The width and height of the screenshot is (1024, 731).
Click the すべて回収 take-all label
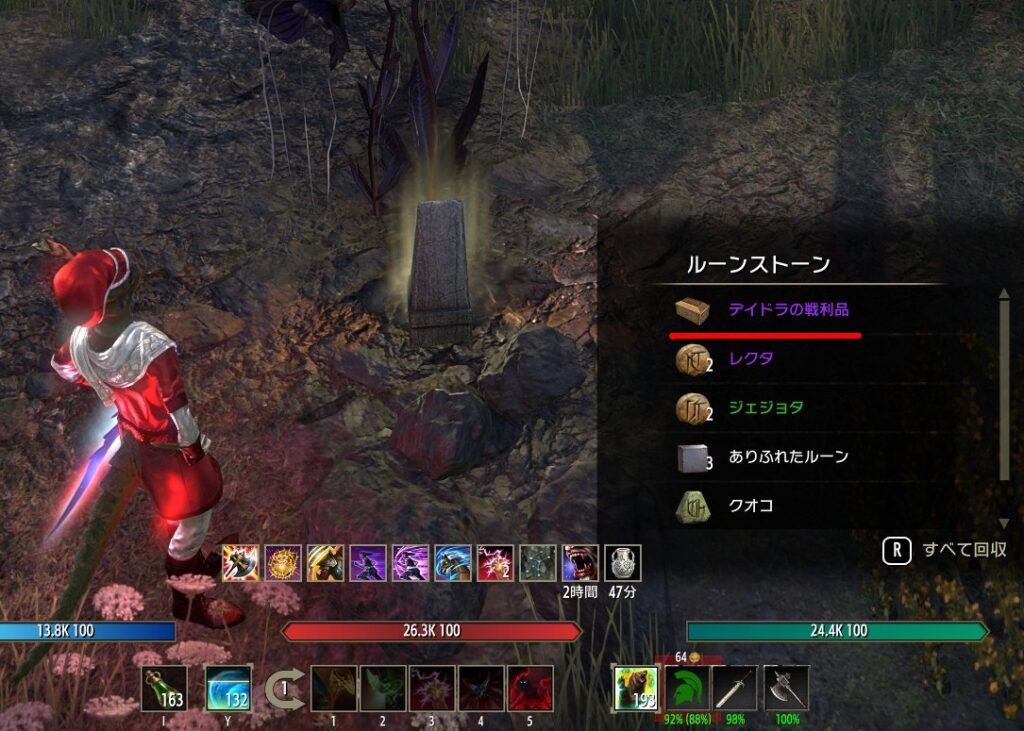964,550
